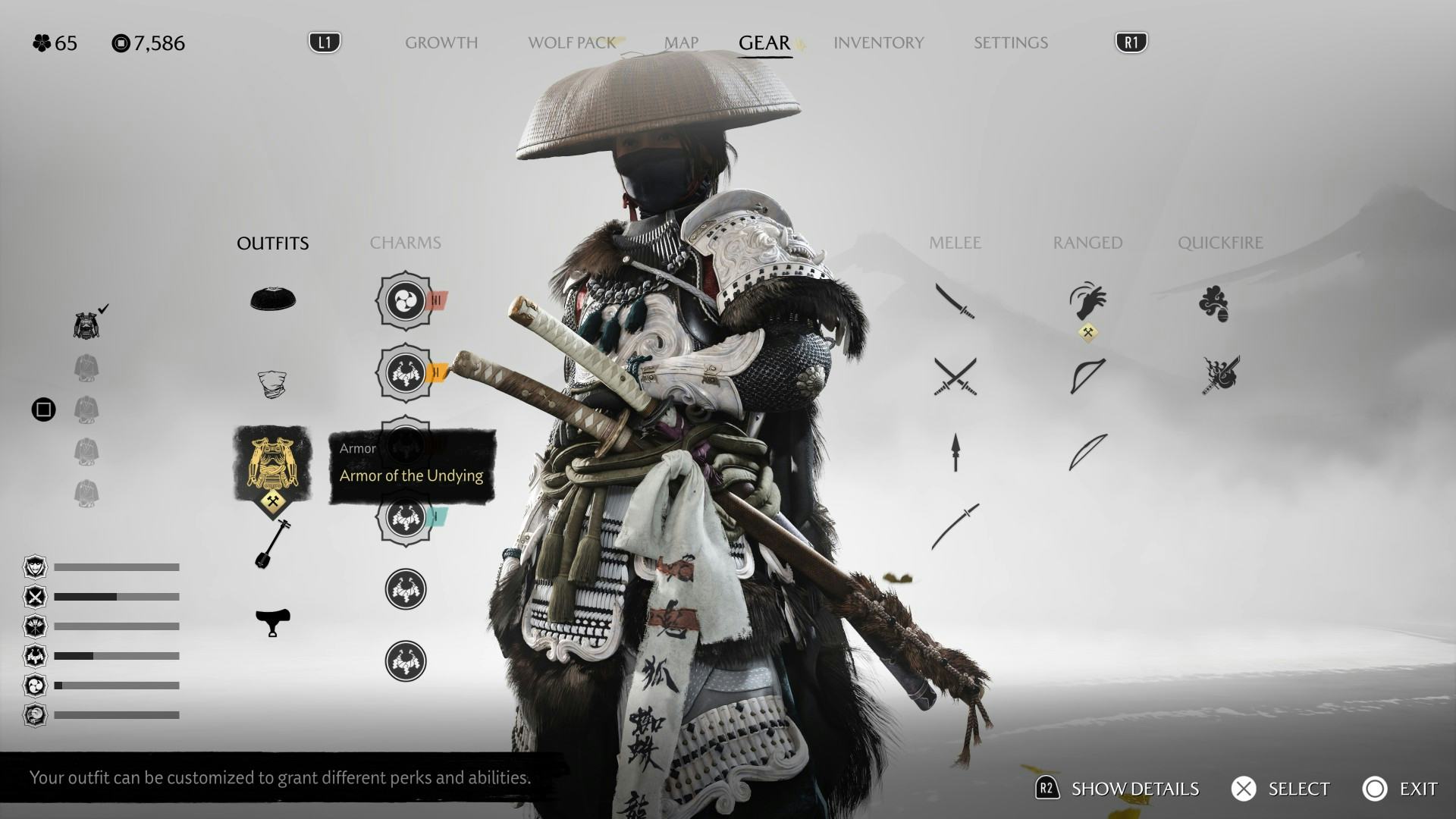Image resolution: width=1456 pixels, height=819 pixels.
Task: Choose the short bow ranged weapon
Action: [x=1087, y=376]
